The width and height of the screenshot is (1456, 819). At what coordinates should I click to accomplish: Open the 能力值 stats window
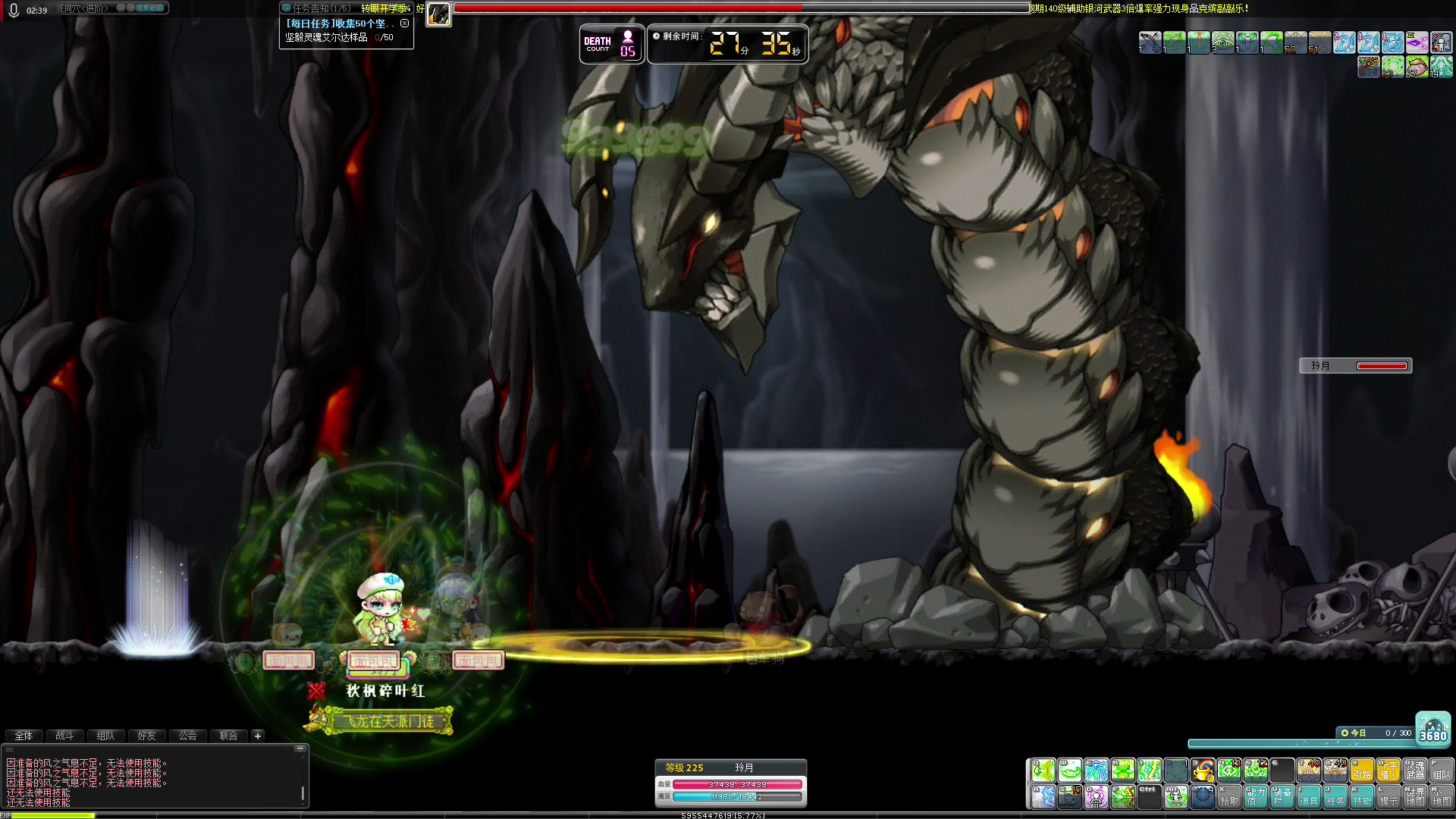pyautogui.click(x=1255, y=797)
